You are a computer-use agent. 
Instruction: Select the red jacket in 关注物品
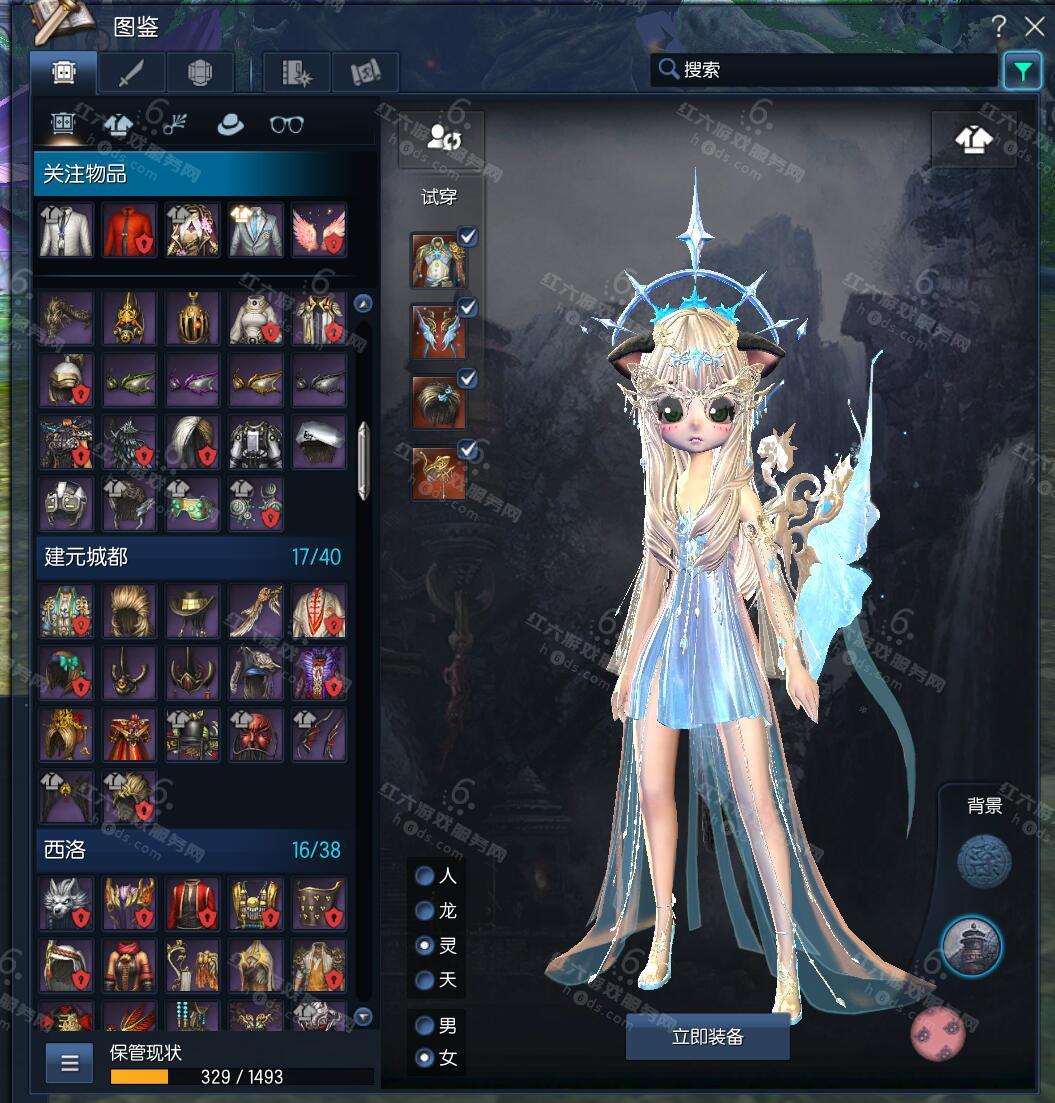[x=129, y=230]
